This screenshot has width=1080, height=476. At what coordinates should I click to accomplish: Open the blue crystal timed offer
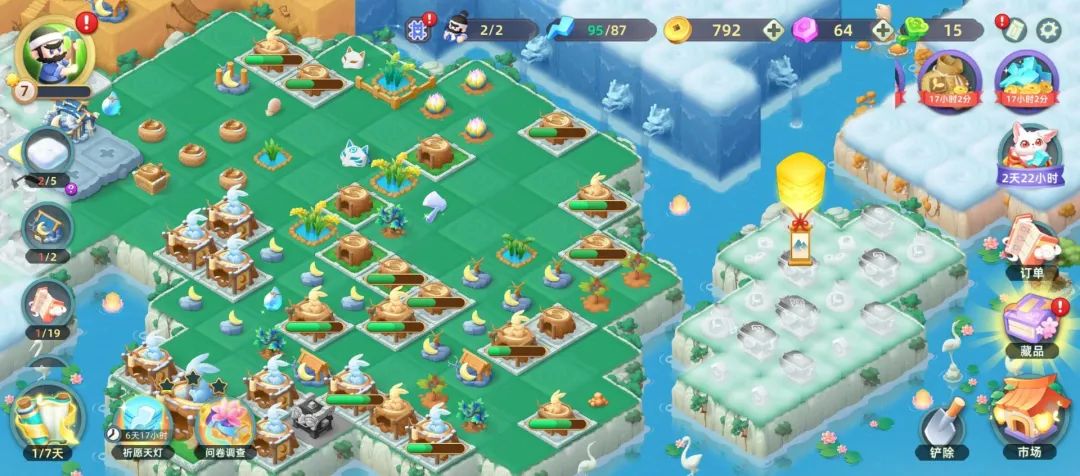pyautogui.click(x=1026, y=77)
